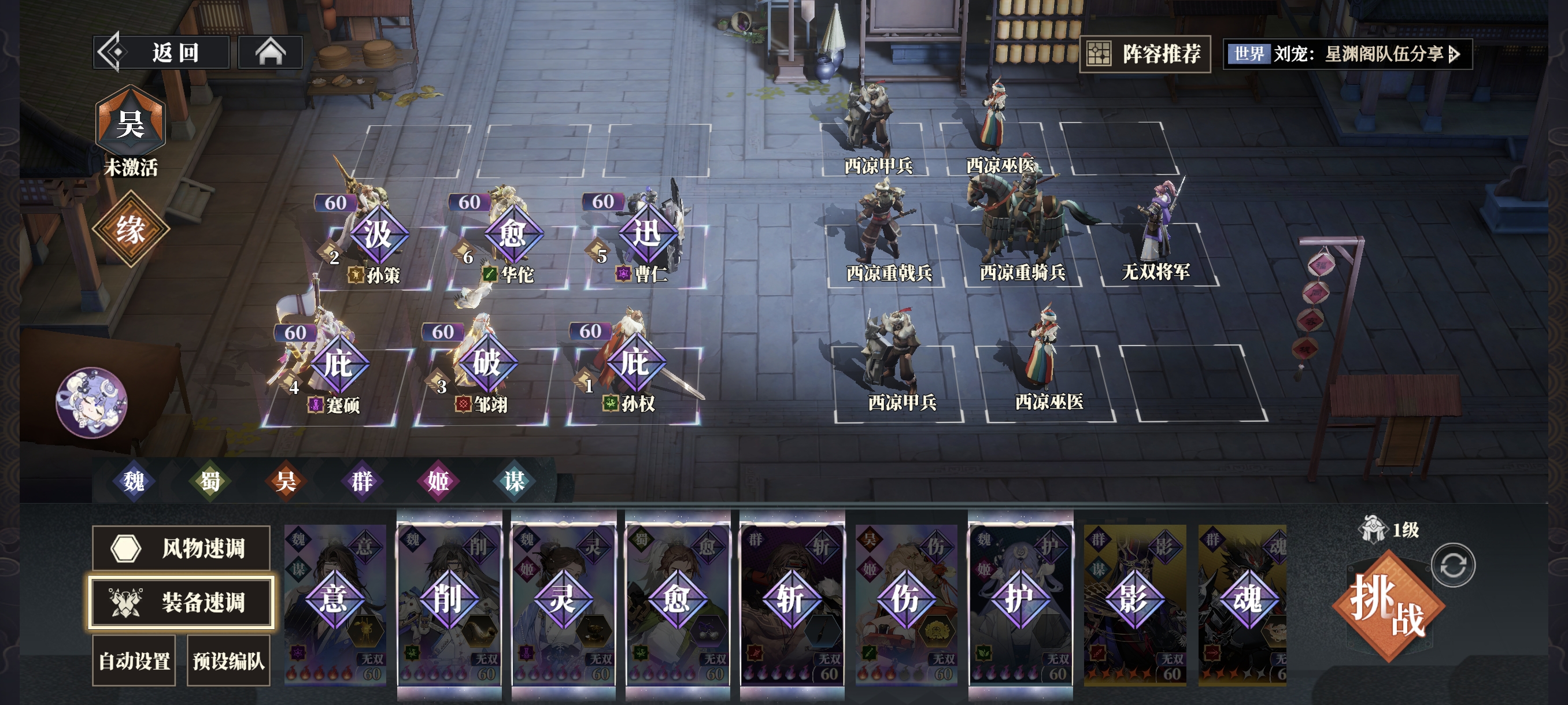Filter heroes by 蜀 faction
The height and width of the screenshot is (705, 1568).
tap(210, 481)
